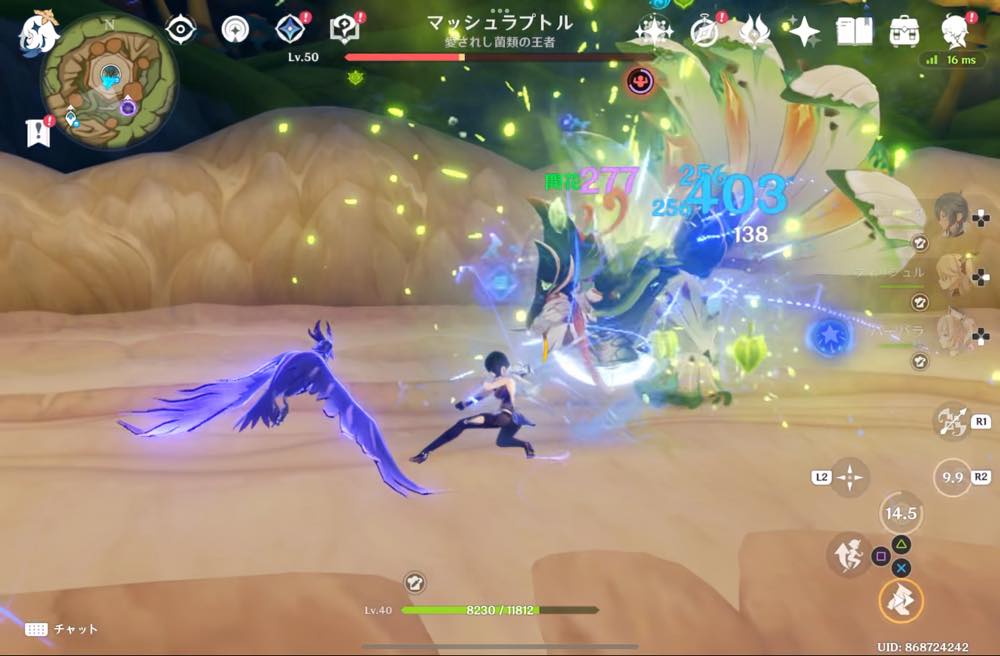Image resolution: width=1000 pixels, height=656 pixels.
Task: Open the character screen head icon
Action: pos(956,32)
